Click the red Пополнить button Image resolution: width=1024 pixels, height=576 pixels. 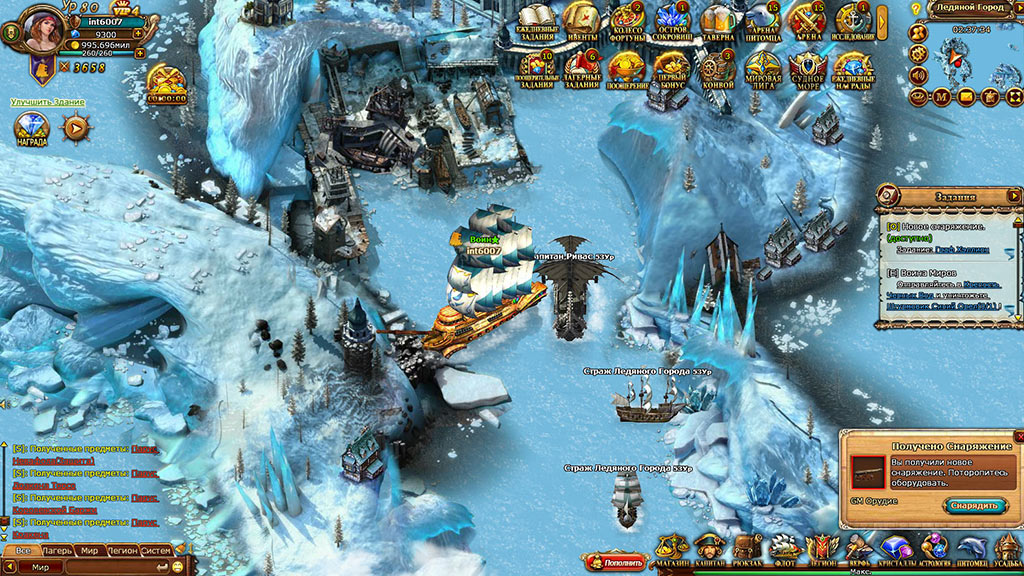pyautogui.click(x=617, y=563)
